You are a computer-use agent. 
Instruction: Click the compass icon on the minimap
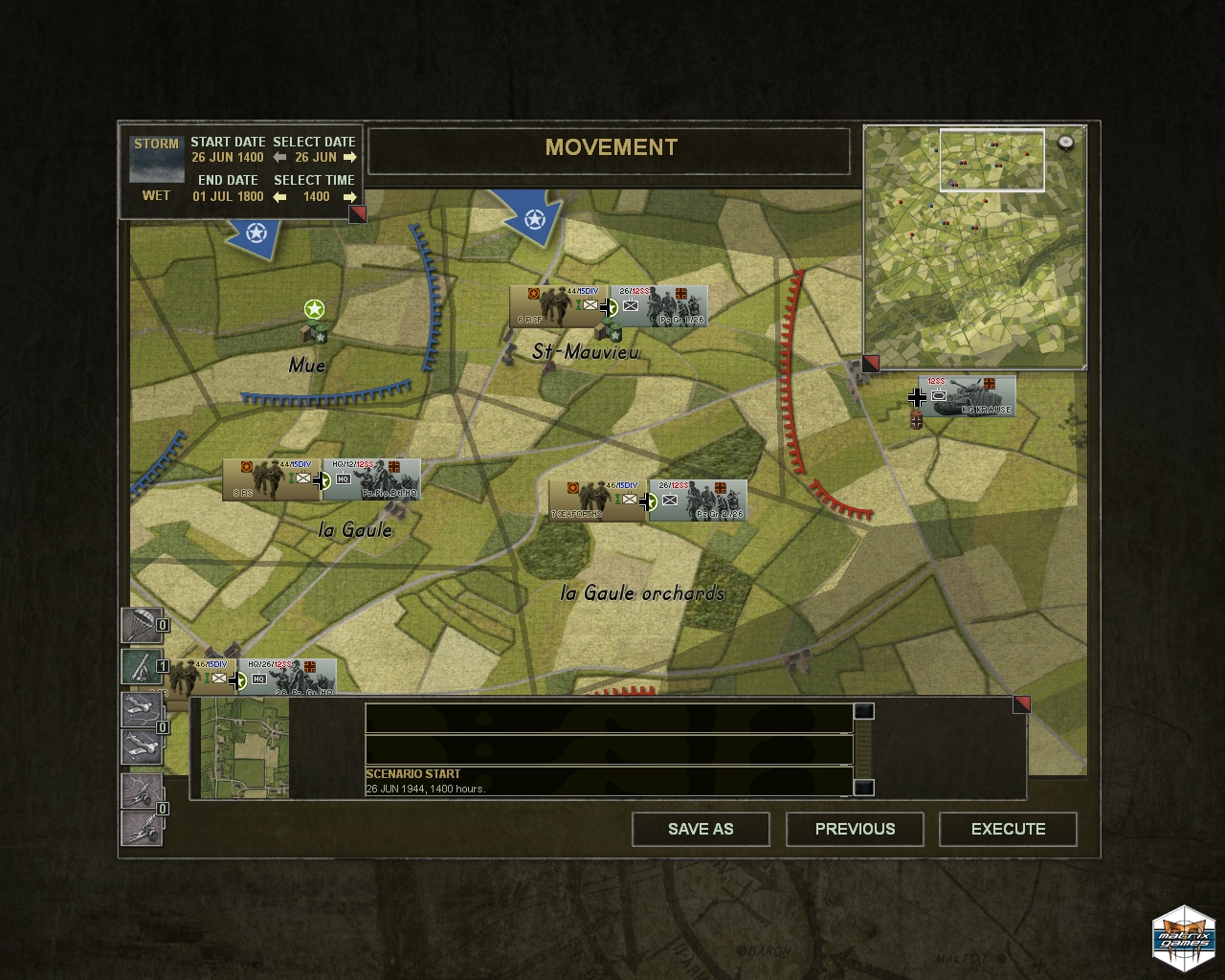(x=1065, y=143)
